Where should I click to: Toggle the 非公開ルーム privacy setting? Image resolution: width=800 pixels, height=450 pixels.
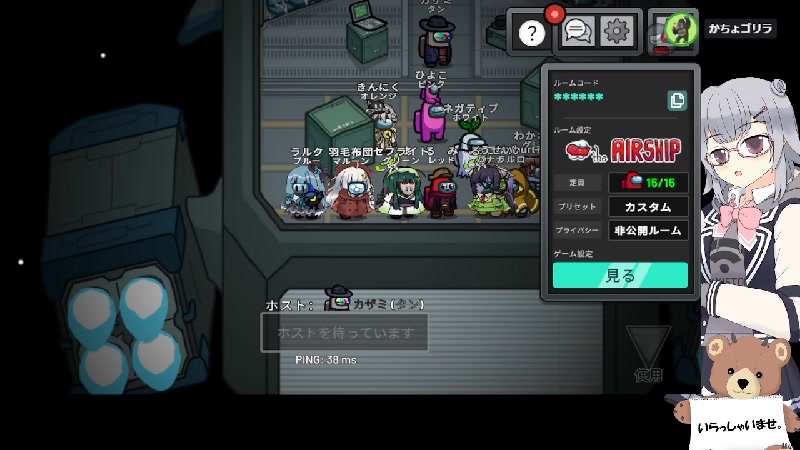point(648,231)
